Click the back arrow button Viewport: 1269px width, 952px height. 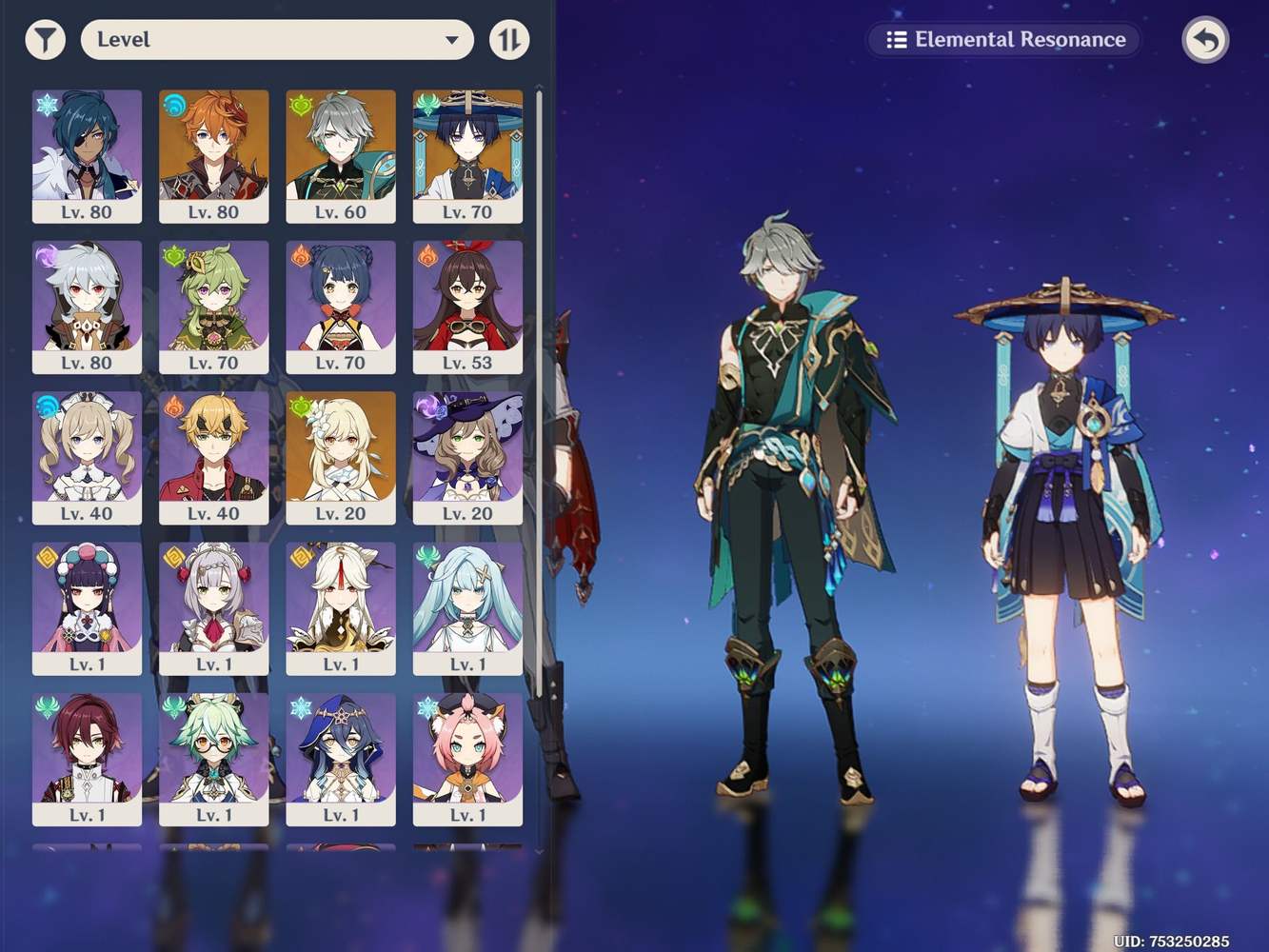click(x=1205, y=40)
